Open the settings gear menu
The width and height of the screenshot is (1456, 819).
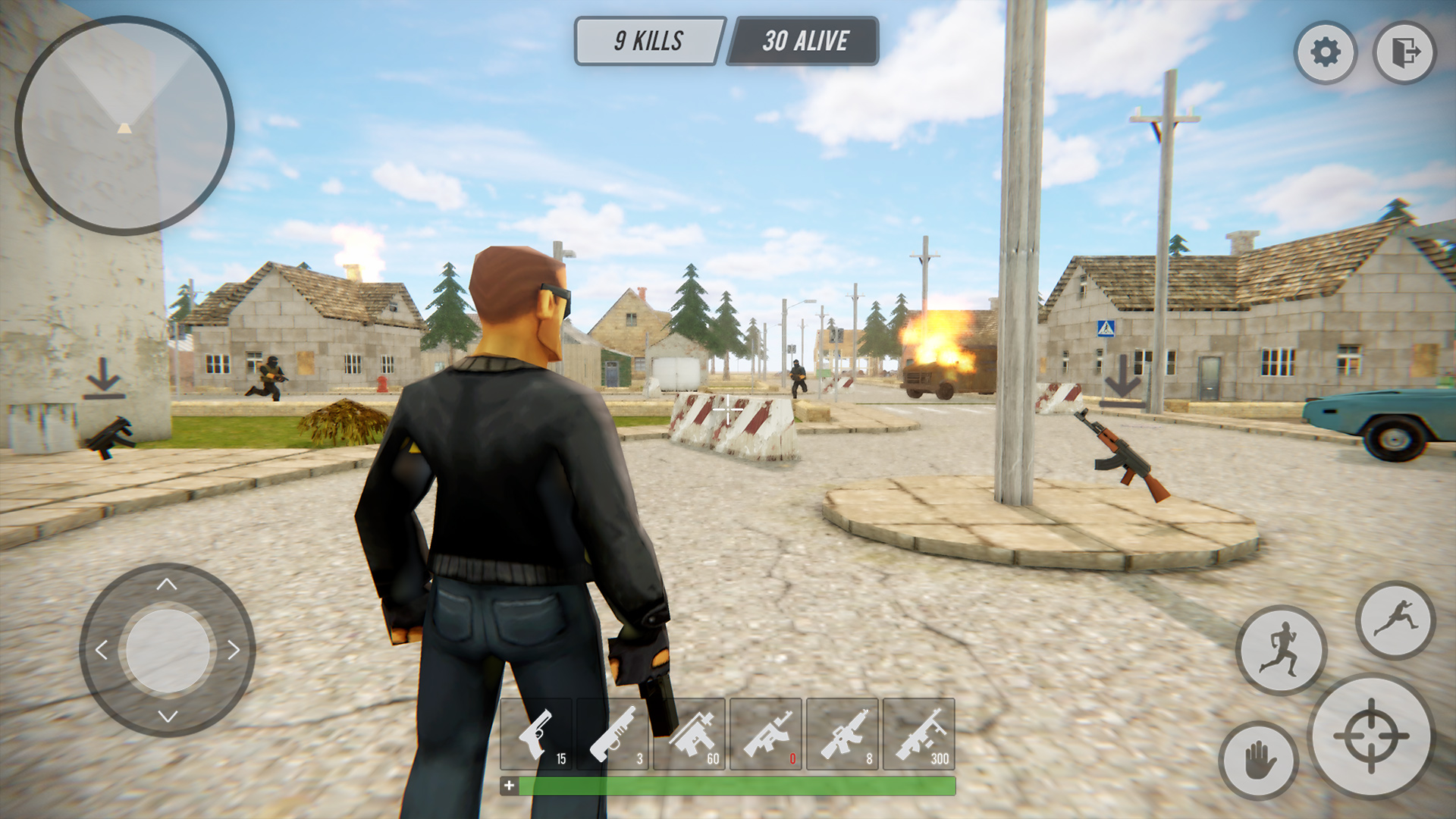tap(1326, 52)
